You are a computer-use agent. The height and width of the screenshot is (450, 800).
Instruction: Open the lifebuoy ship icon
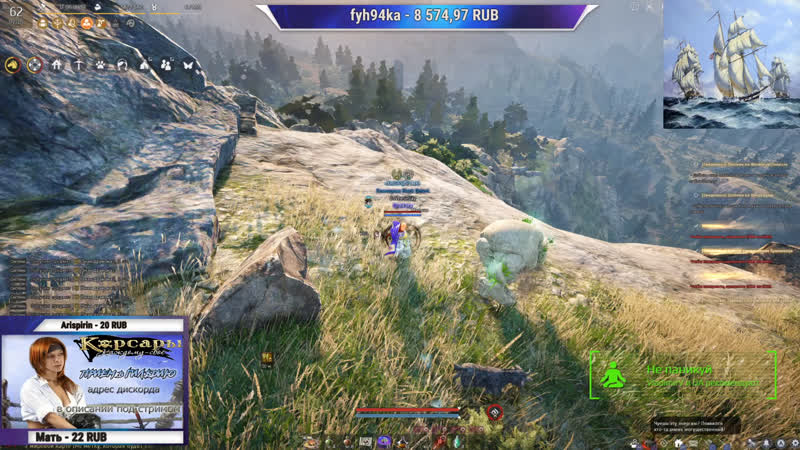point(36,65)
